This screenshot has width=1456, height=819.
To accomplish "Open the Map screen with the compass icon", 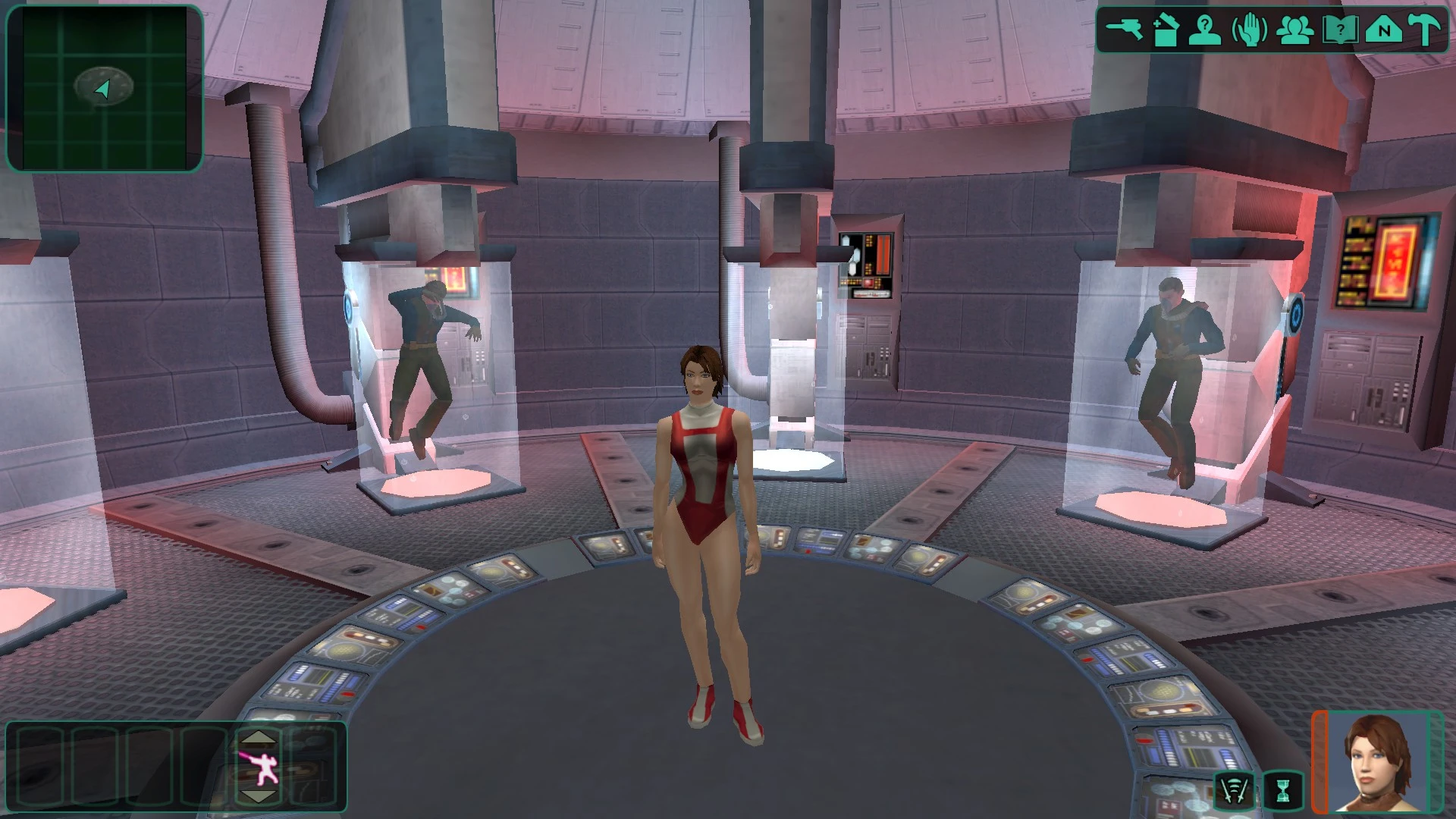I will [x=1385, y=30].
